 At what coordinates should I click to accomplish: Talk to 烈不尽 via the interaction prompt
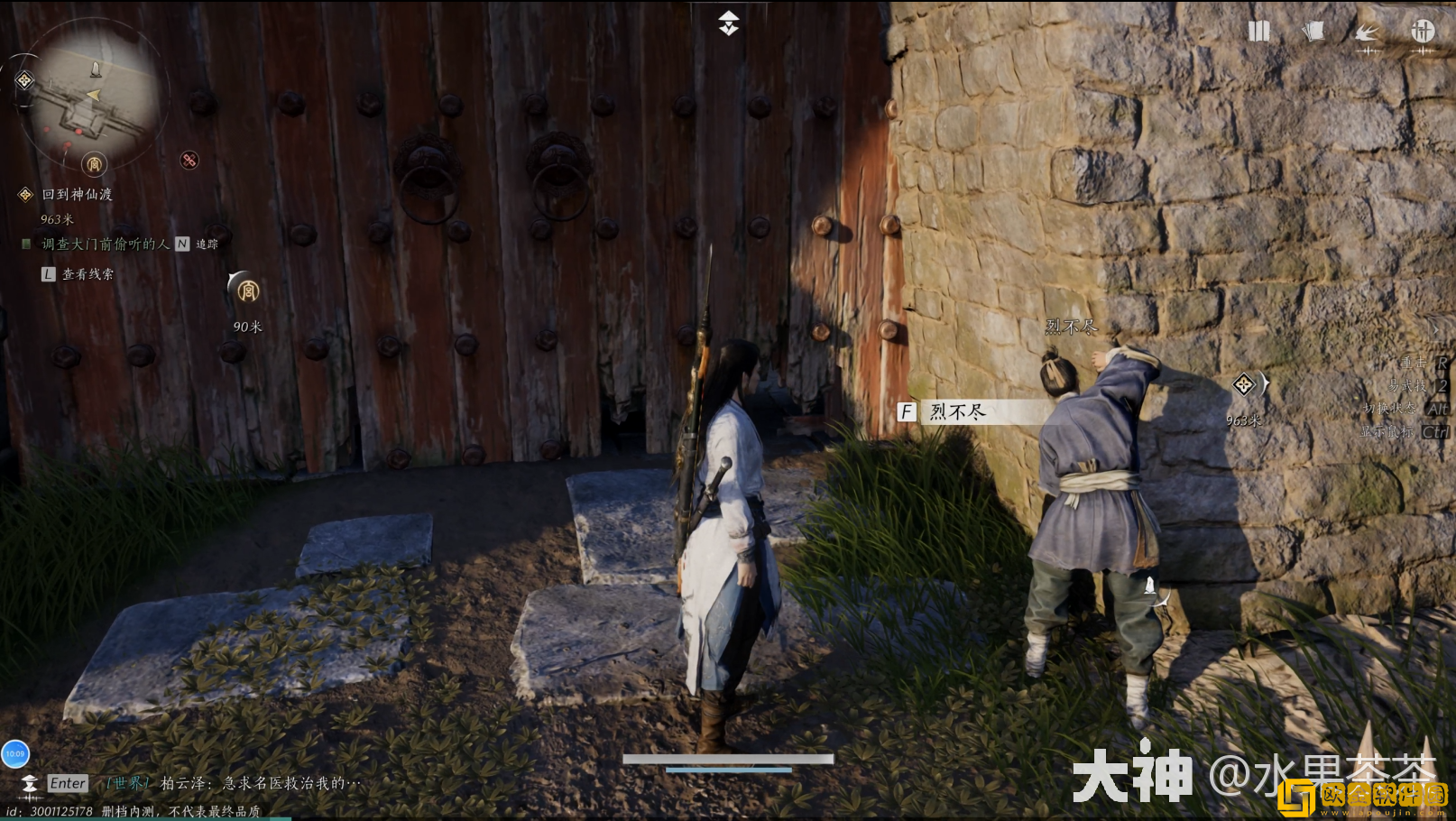point(958,412)
